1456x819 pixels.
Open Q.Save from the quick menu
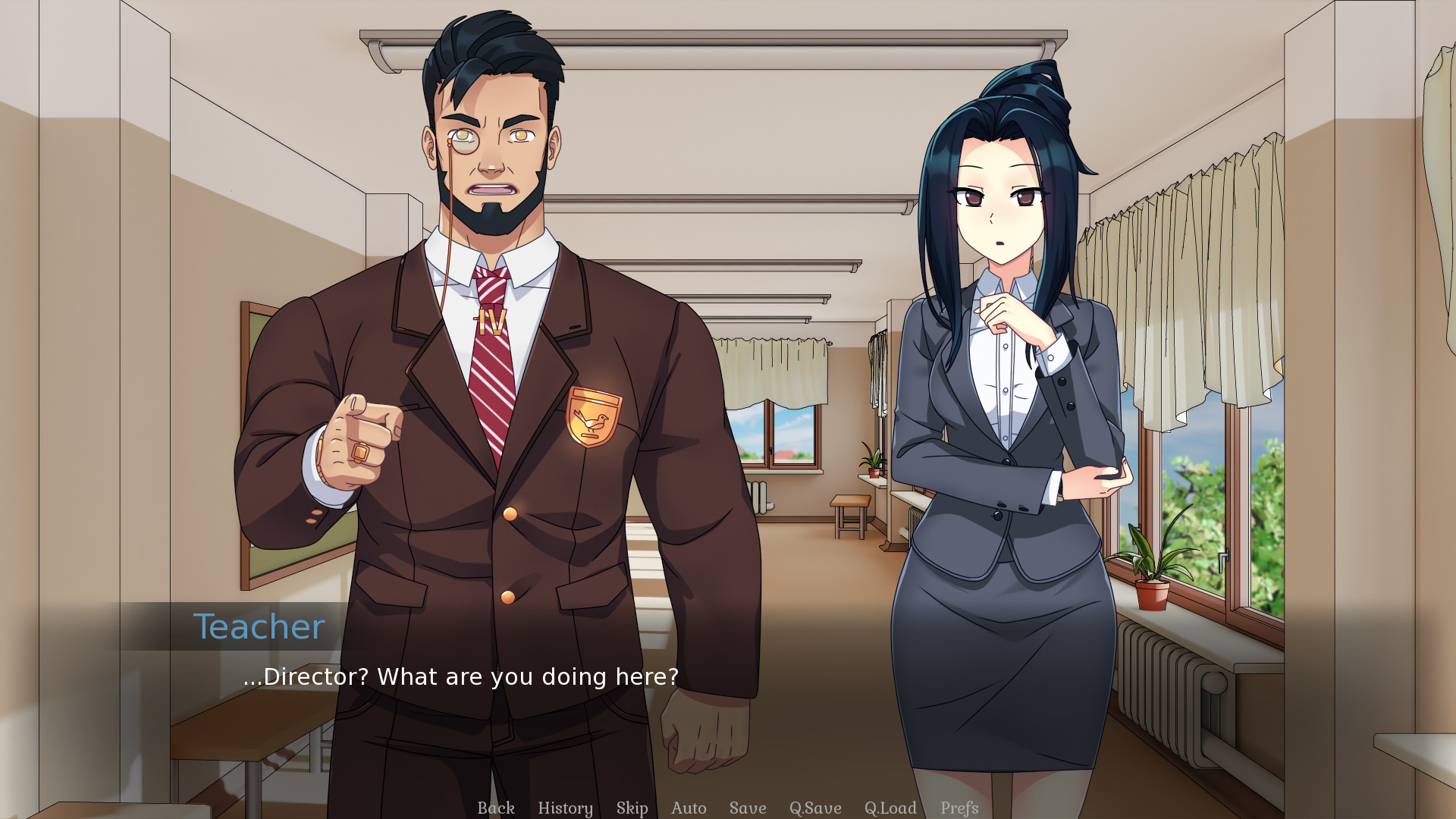coord(815,808)
